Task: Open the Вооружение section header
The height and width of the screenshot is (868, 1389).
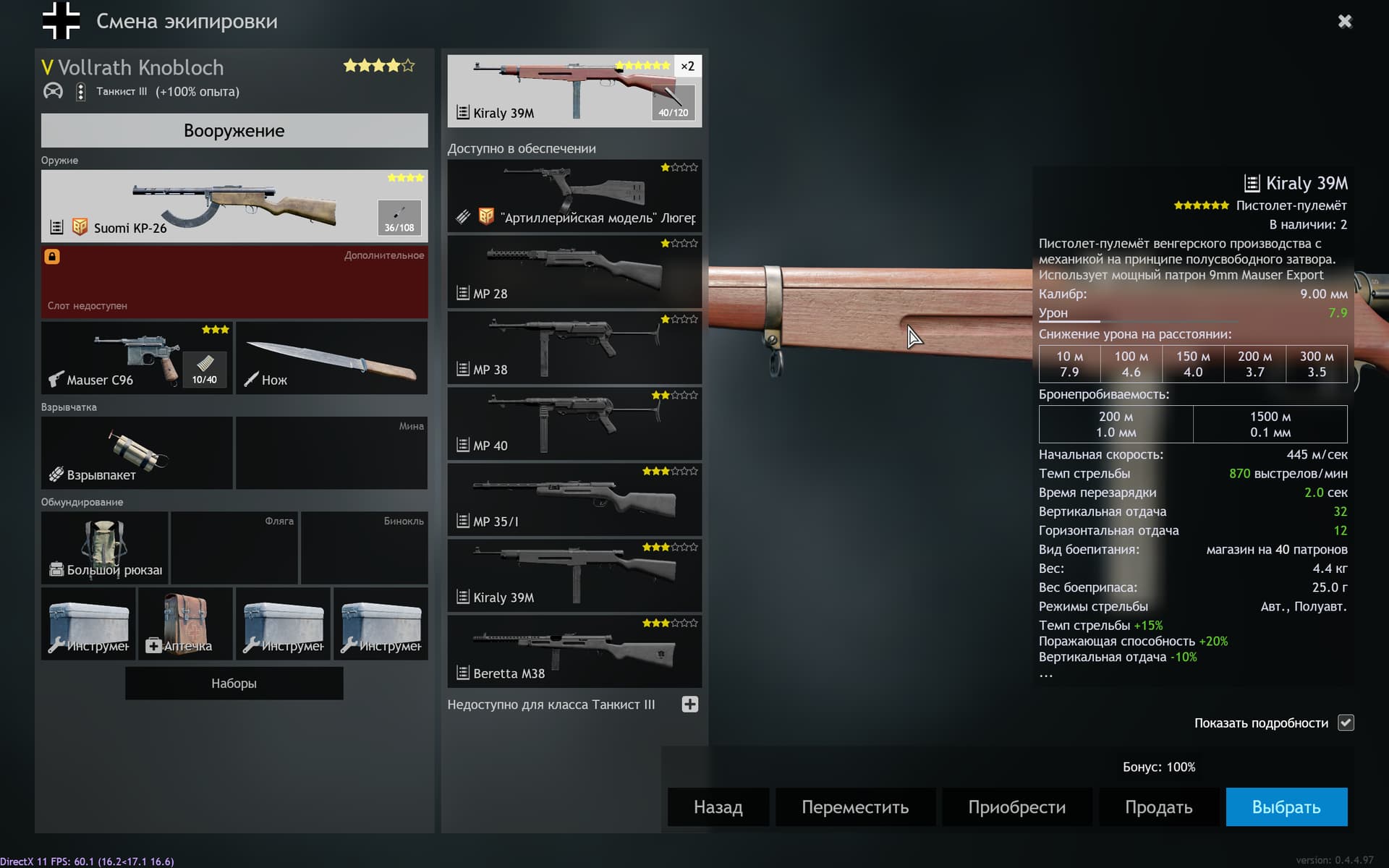Action: 234,131
